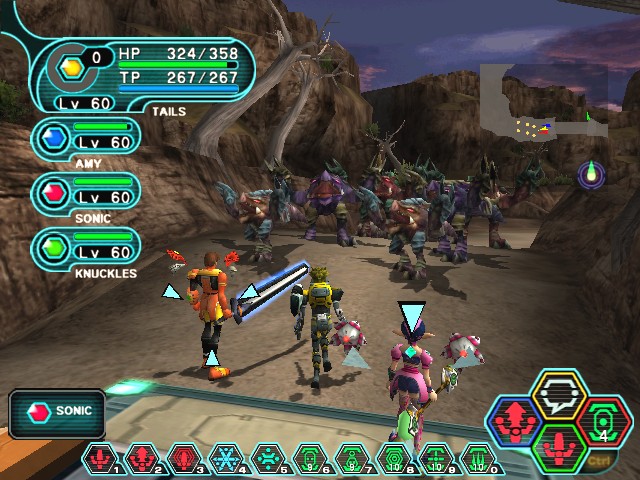Image resolution: width=640 pixels, height=480 pixels.
Task: Use the green item in slot 8
Action: 394,459
